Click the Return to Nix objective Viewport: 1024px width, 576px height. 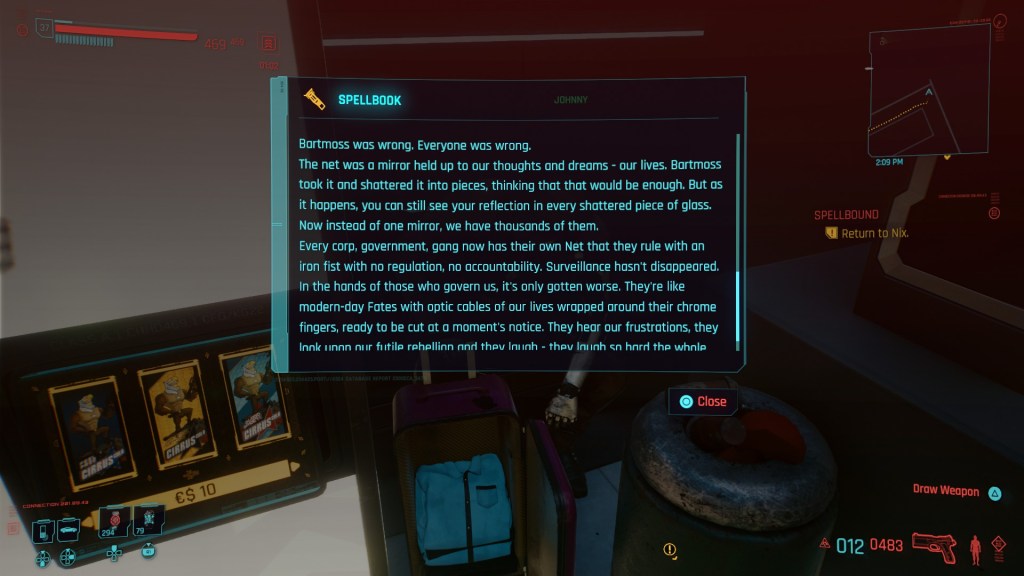[x=874, y=233]
